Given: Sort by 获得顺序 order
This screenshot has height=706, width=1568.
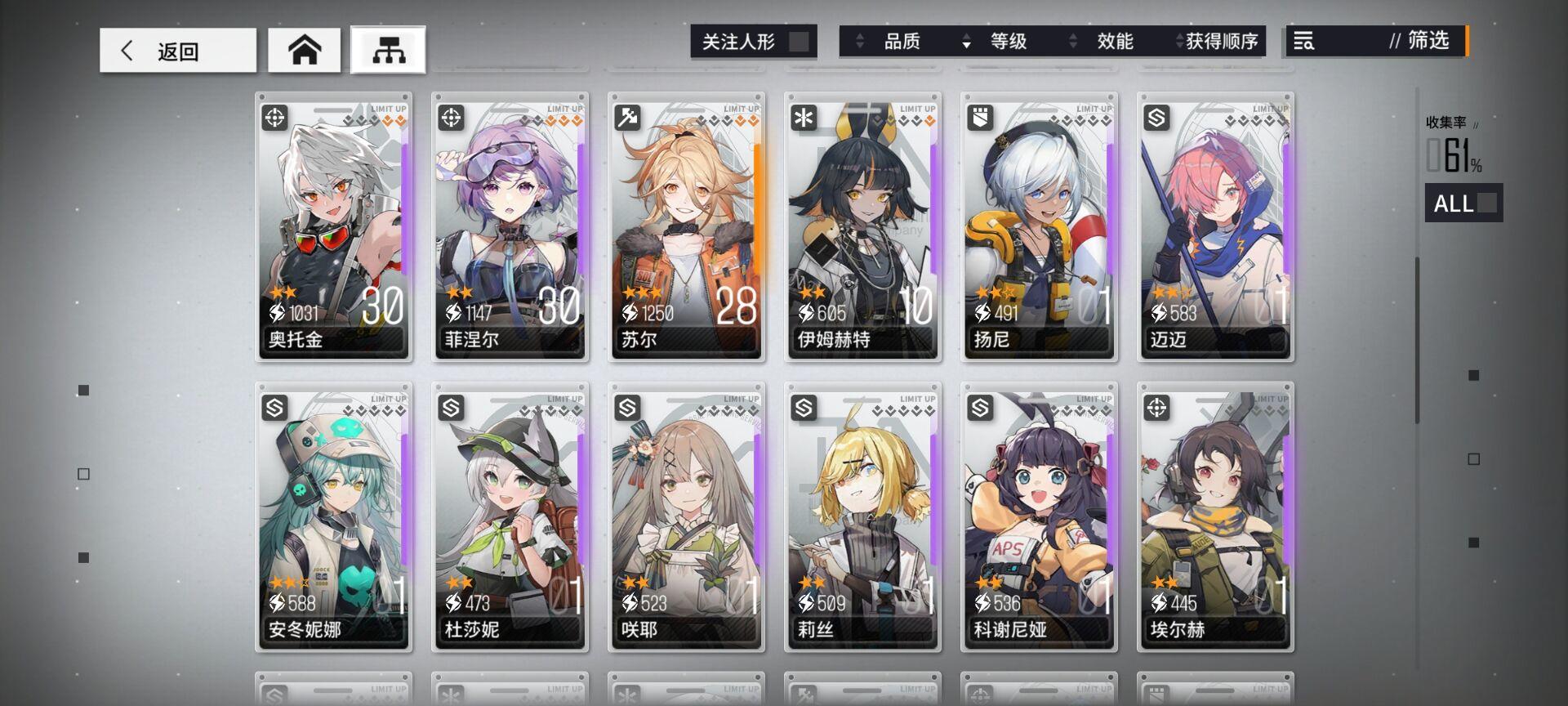Looking at the screenshot, I should pos(1223,42).
